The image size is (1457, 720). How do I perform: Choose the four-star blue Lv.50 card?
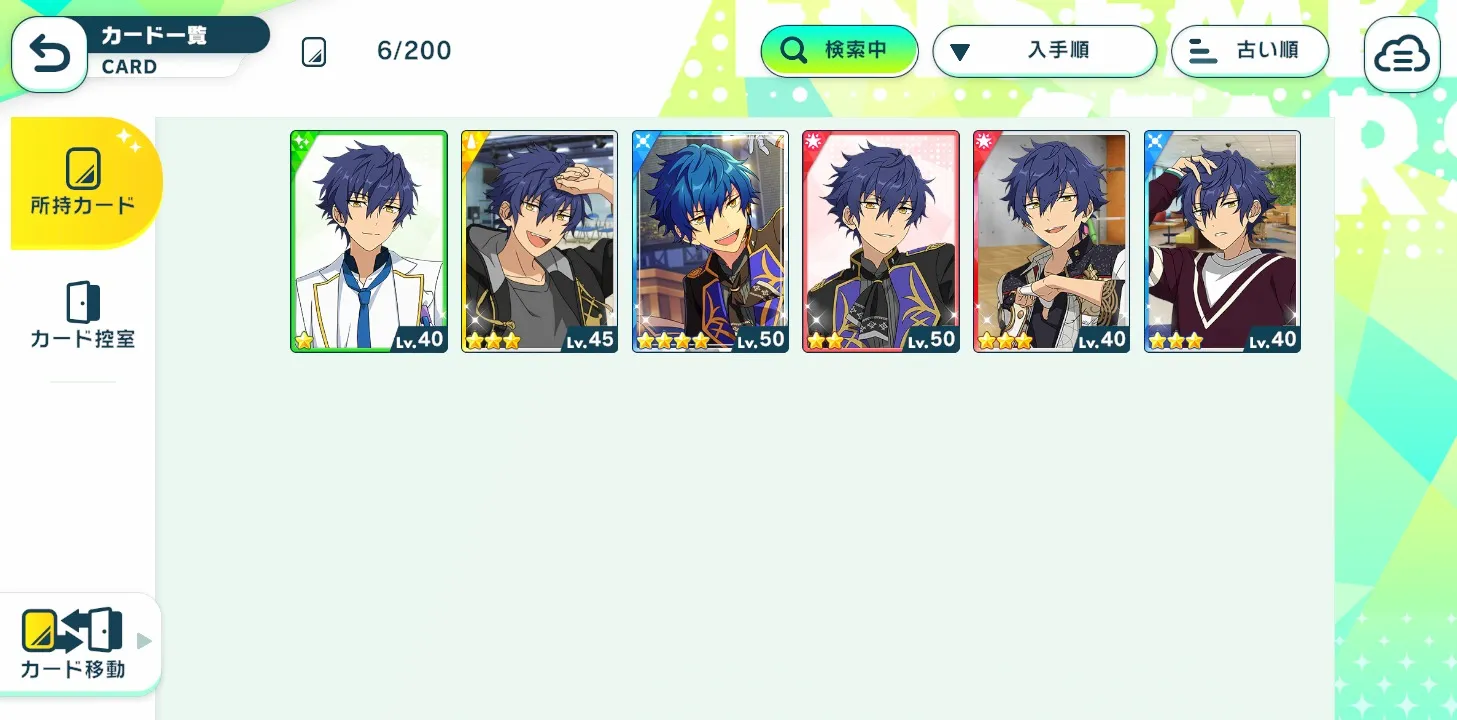[710, 241]
